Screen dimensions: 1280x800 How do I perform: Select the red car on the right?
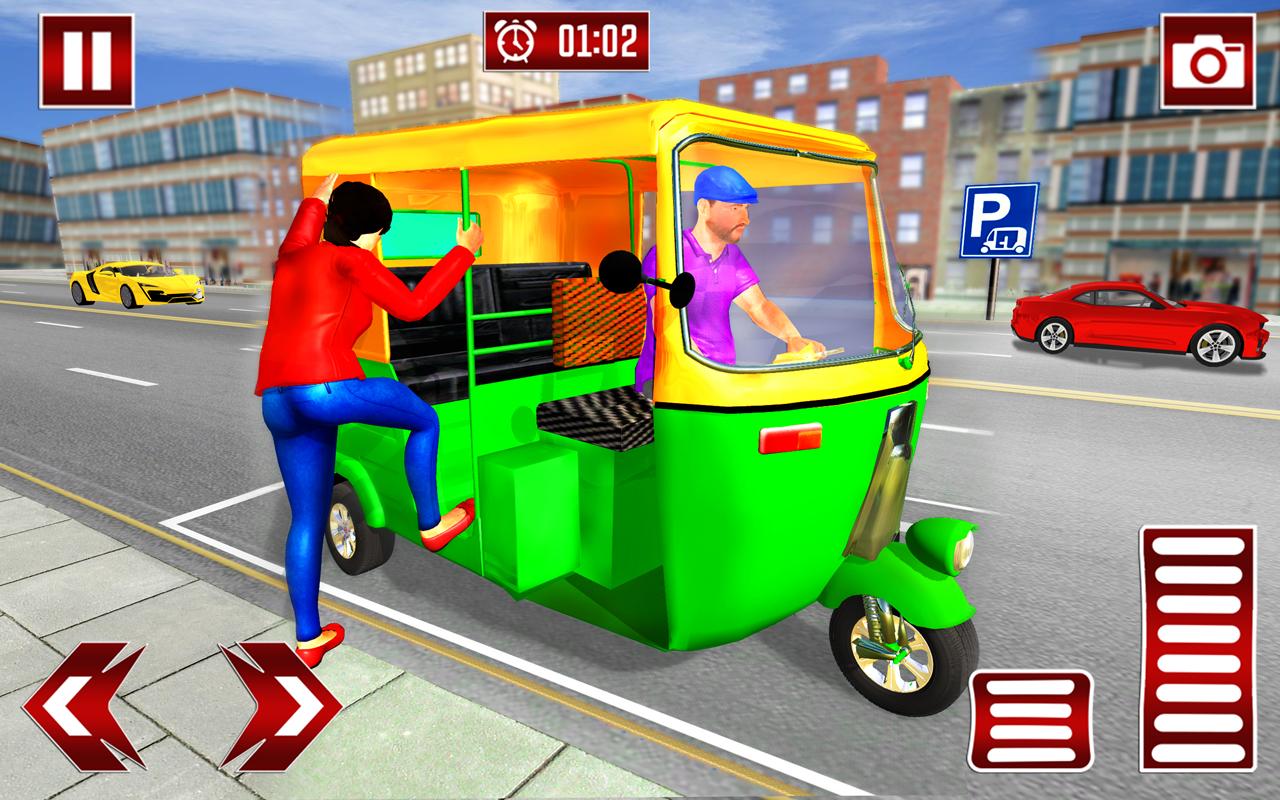point(1135,320)
